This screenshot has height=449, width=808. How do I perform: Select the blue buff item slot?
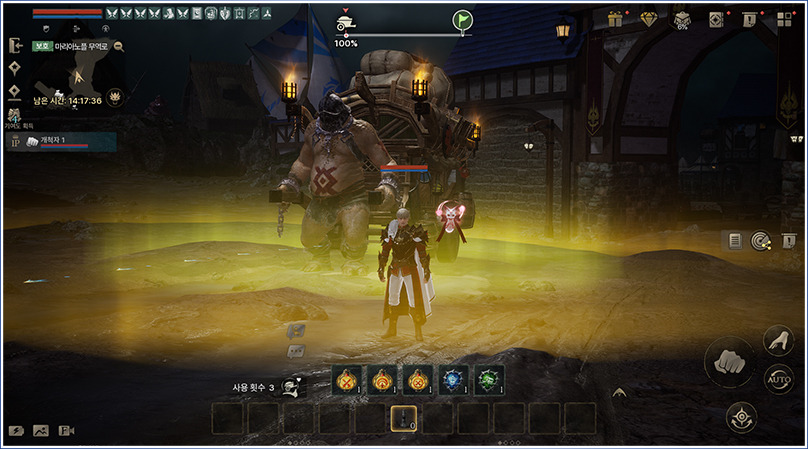(454, 379)
